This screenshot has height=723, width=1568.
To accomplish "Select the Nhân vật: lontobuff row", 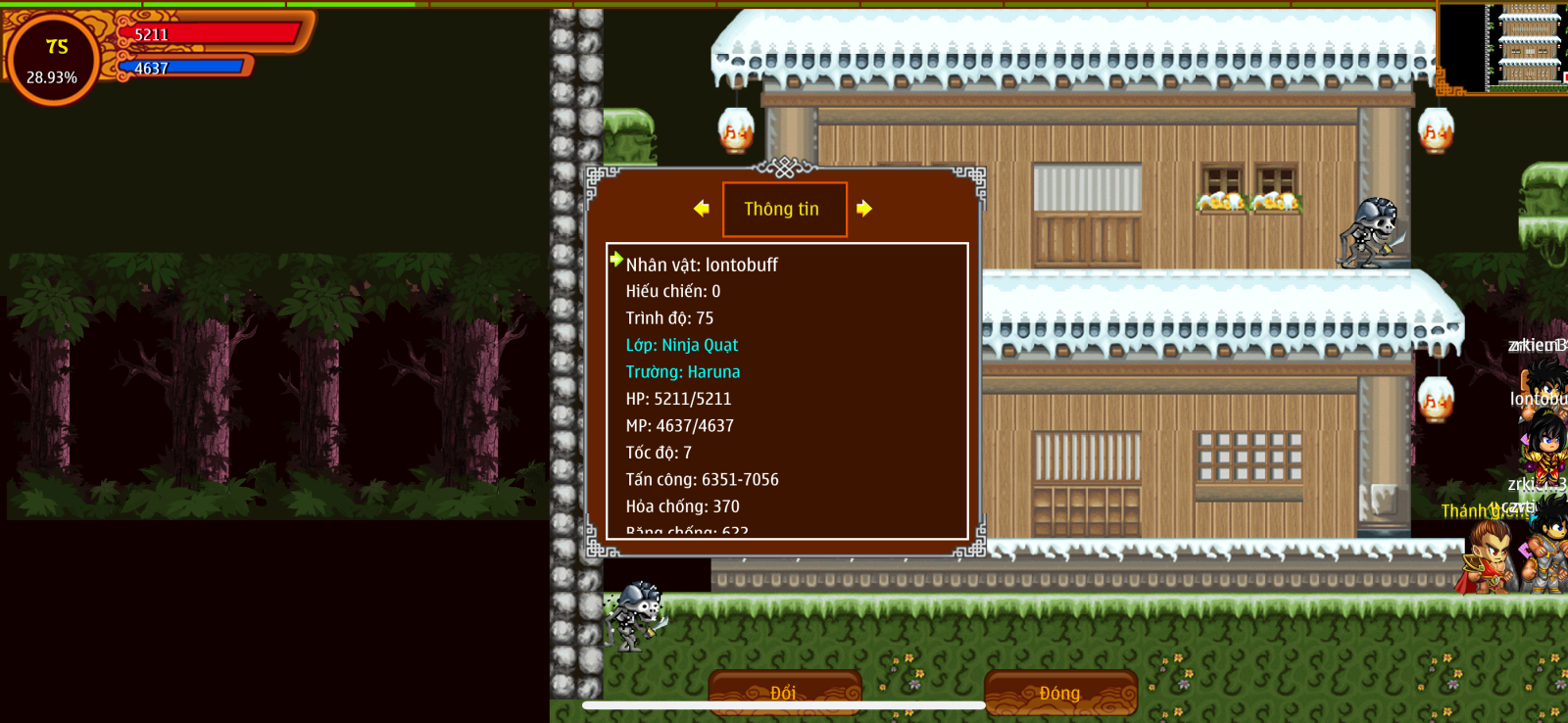I will pos(702,265).
